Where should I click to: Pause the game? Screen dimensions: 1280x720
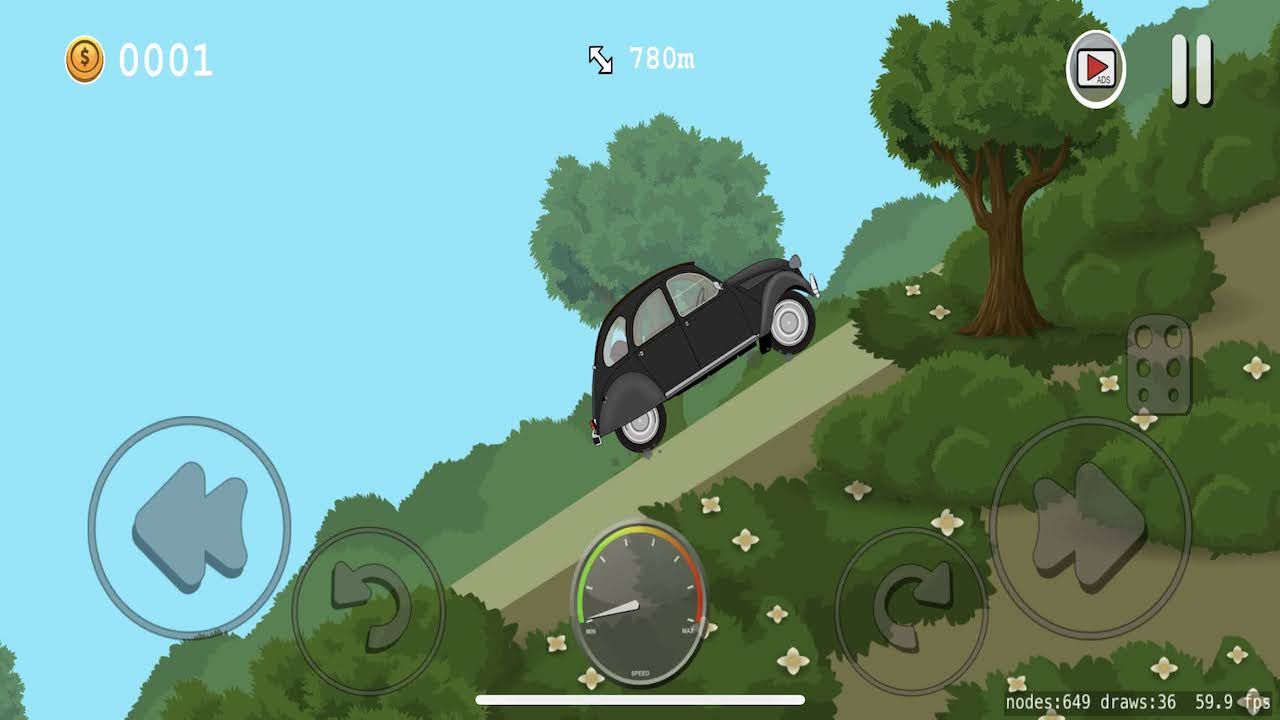[x=1192, y=70]
